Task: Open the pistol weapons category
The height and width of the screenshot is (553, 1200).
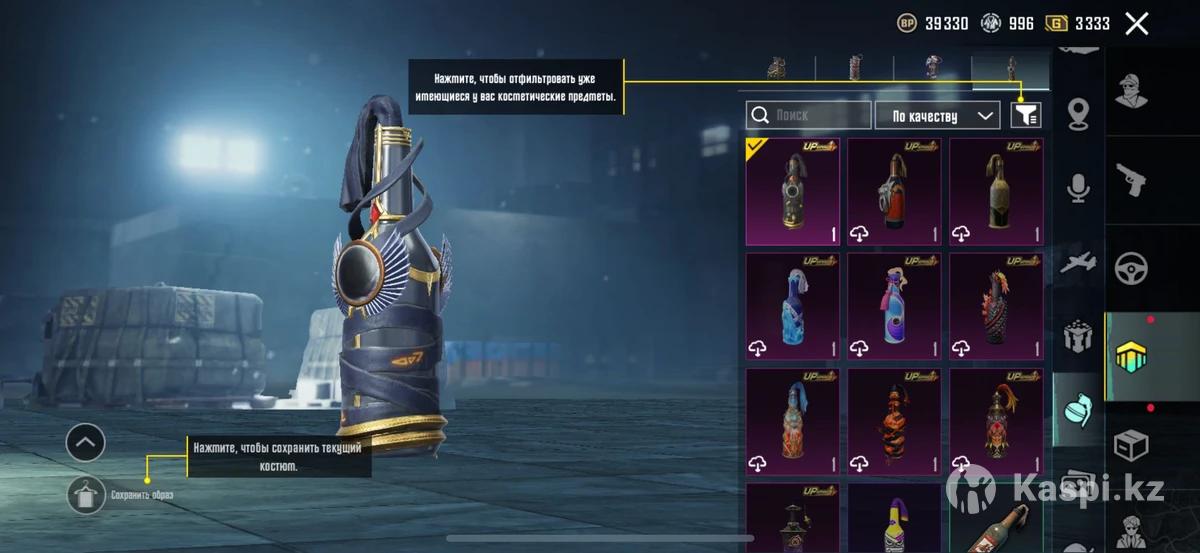Action: [x=1131, y=181]
